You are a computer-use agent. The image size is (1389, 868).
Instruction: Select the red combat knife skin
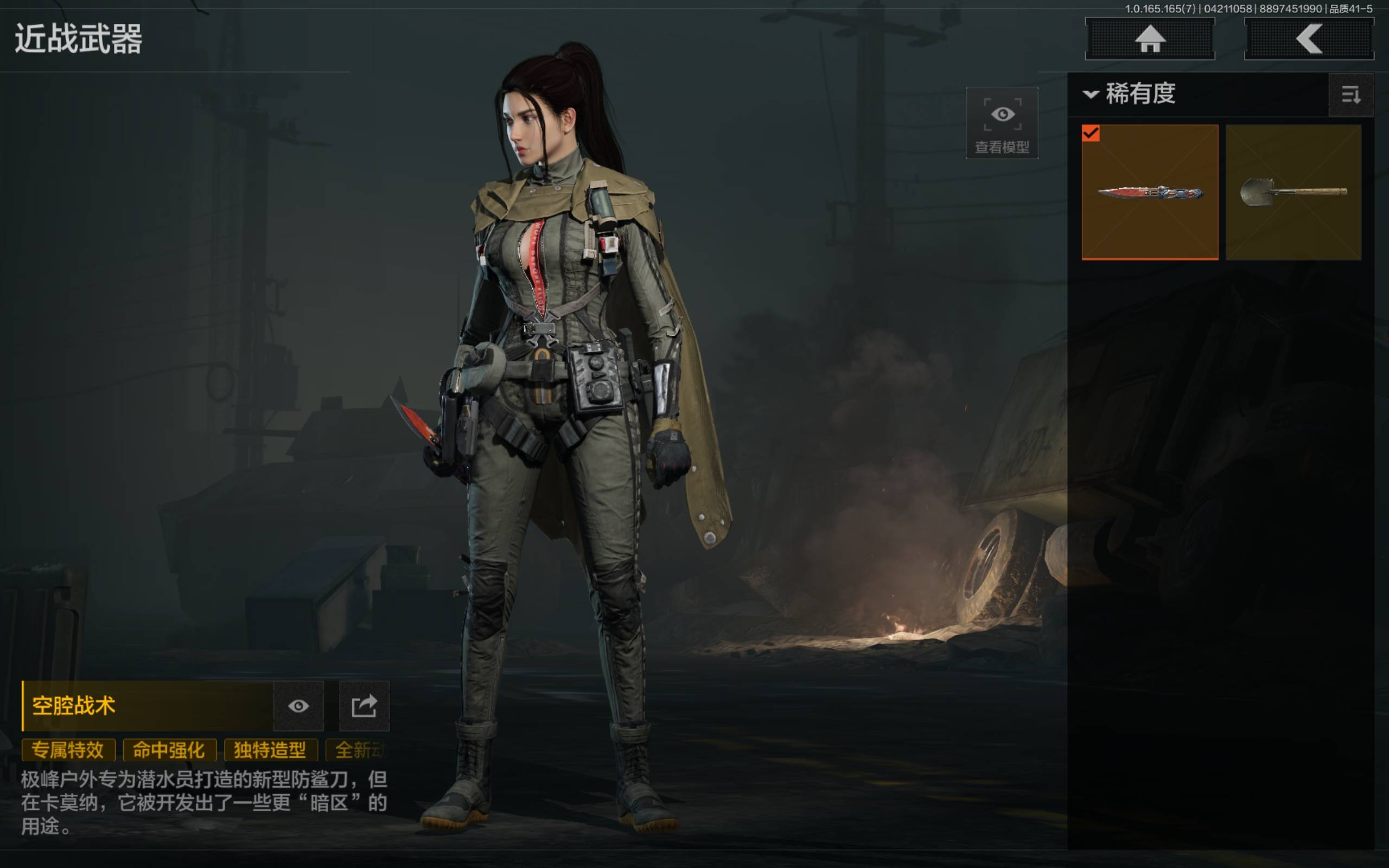pyautogui.click(x=1150, y=192)
